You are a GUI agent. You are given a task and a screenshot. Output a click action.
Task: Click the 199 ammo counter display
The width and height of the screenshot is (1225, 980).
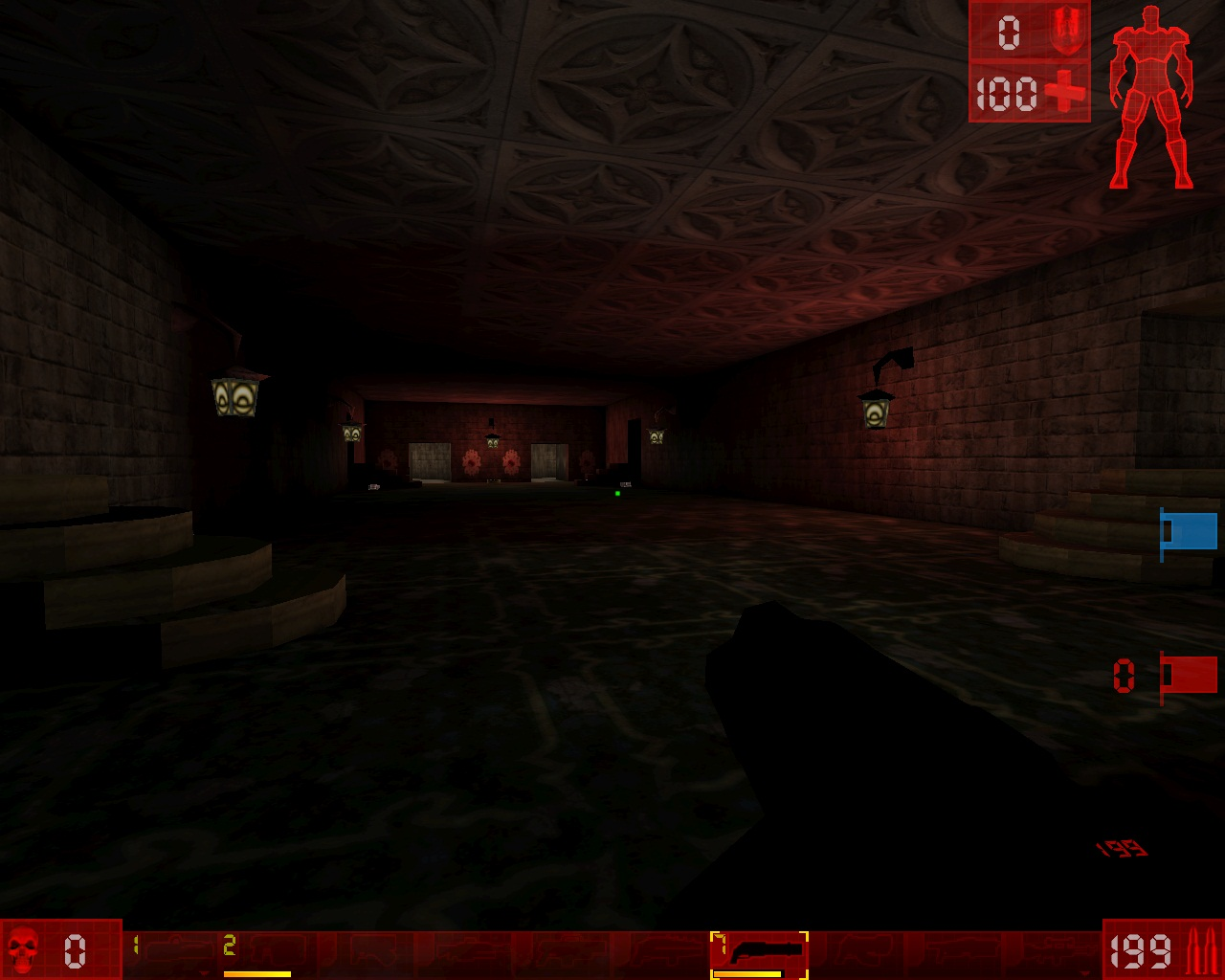tap(1139, 952)
